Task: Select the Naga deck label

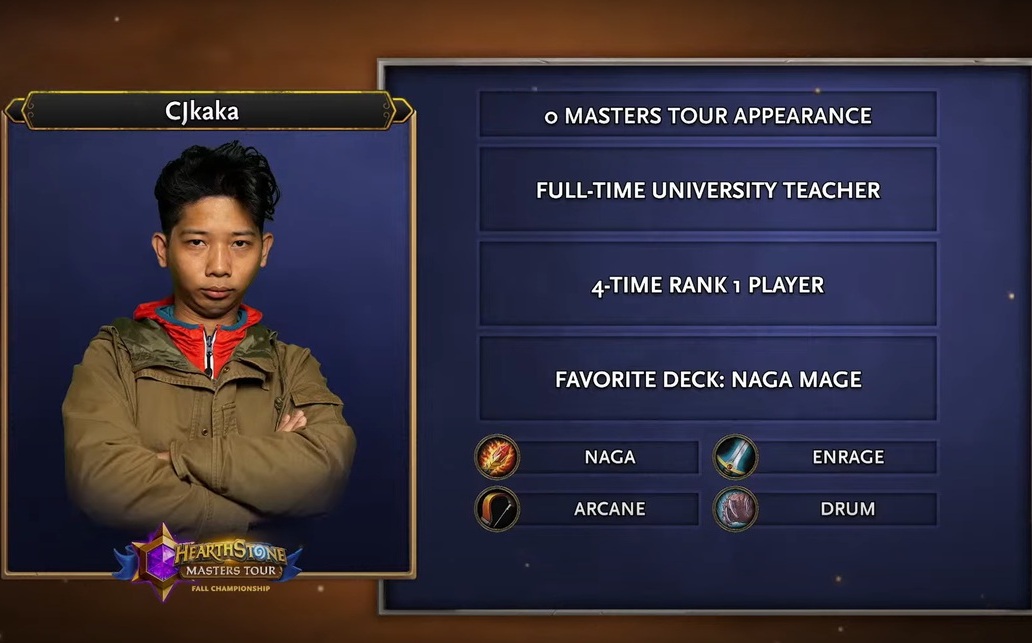Action: click(609, 457)
